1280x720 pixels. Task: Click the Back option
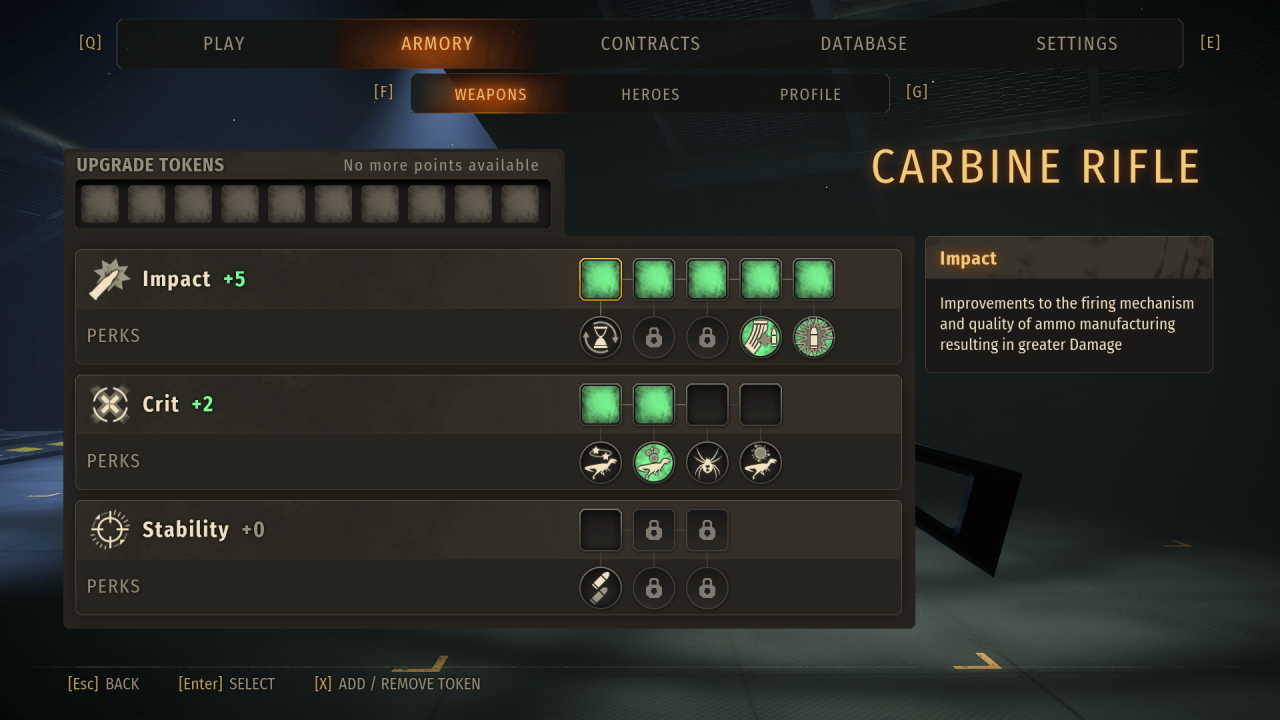[103, 684]
